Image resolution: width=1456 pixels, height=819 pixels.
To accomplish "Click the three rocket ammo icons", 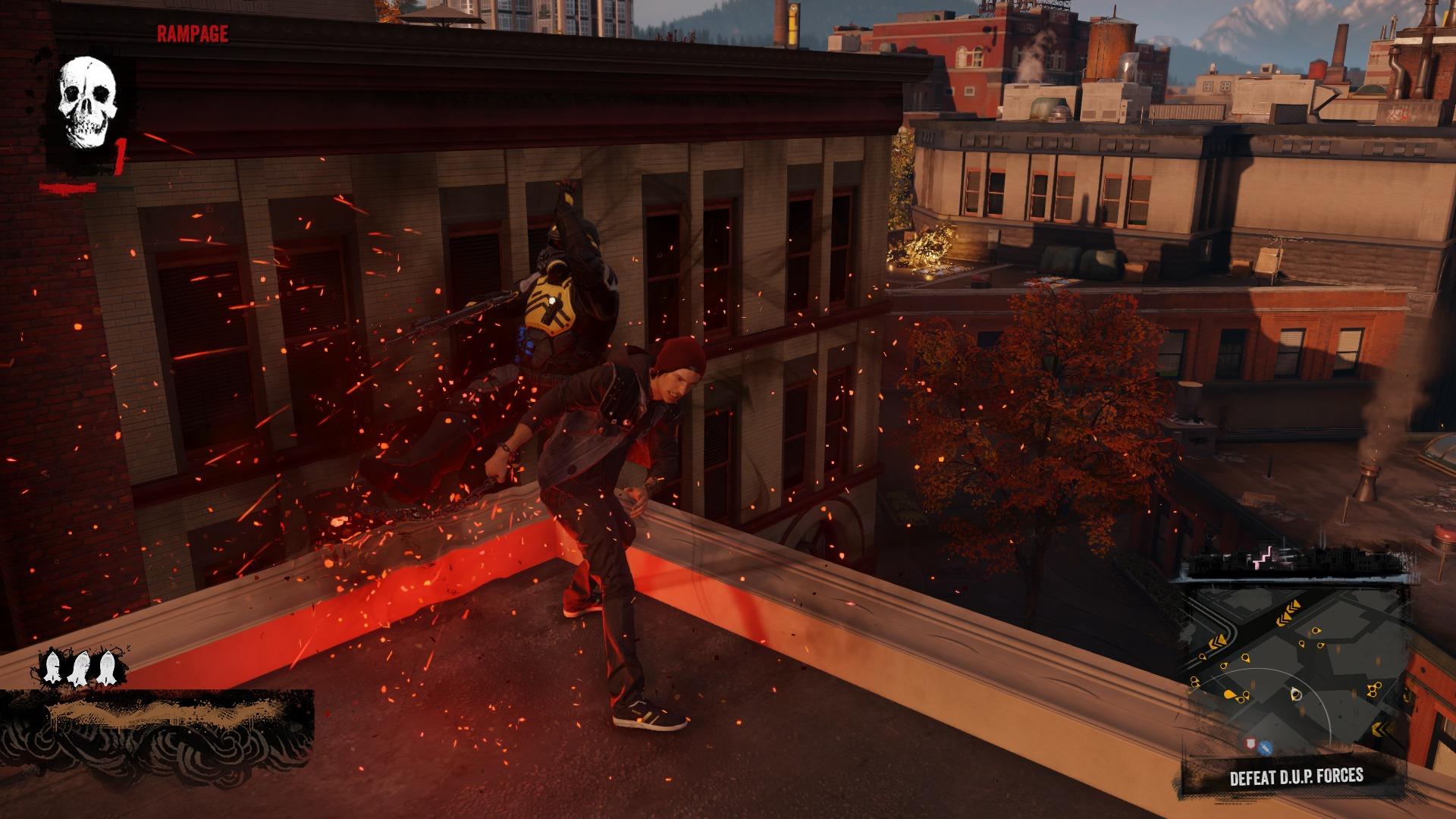I will [78, 668].
